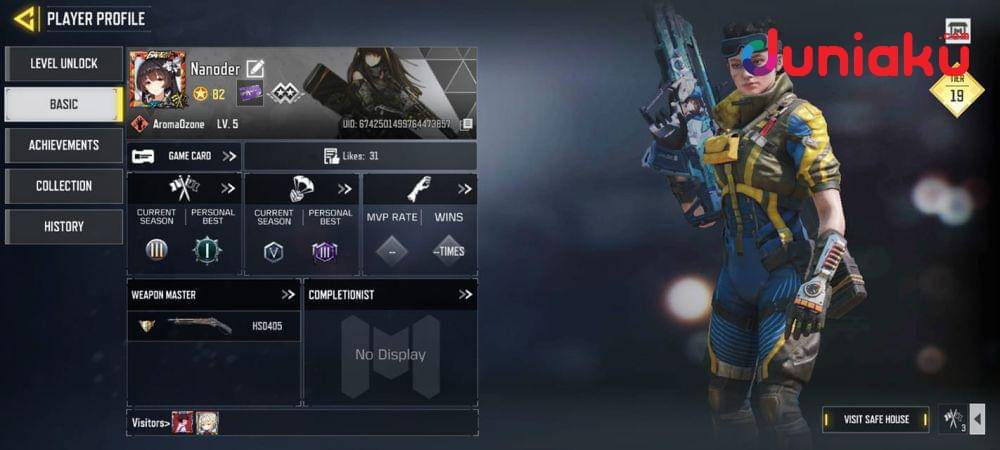Show the History tab
Image resolution: width=1000 pixels, height=450 pixels.
point(63,227)
